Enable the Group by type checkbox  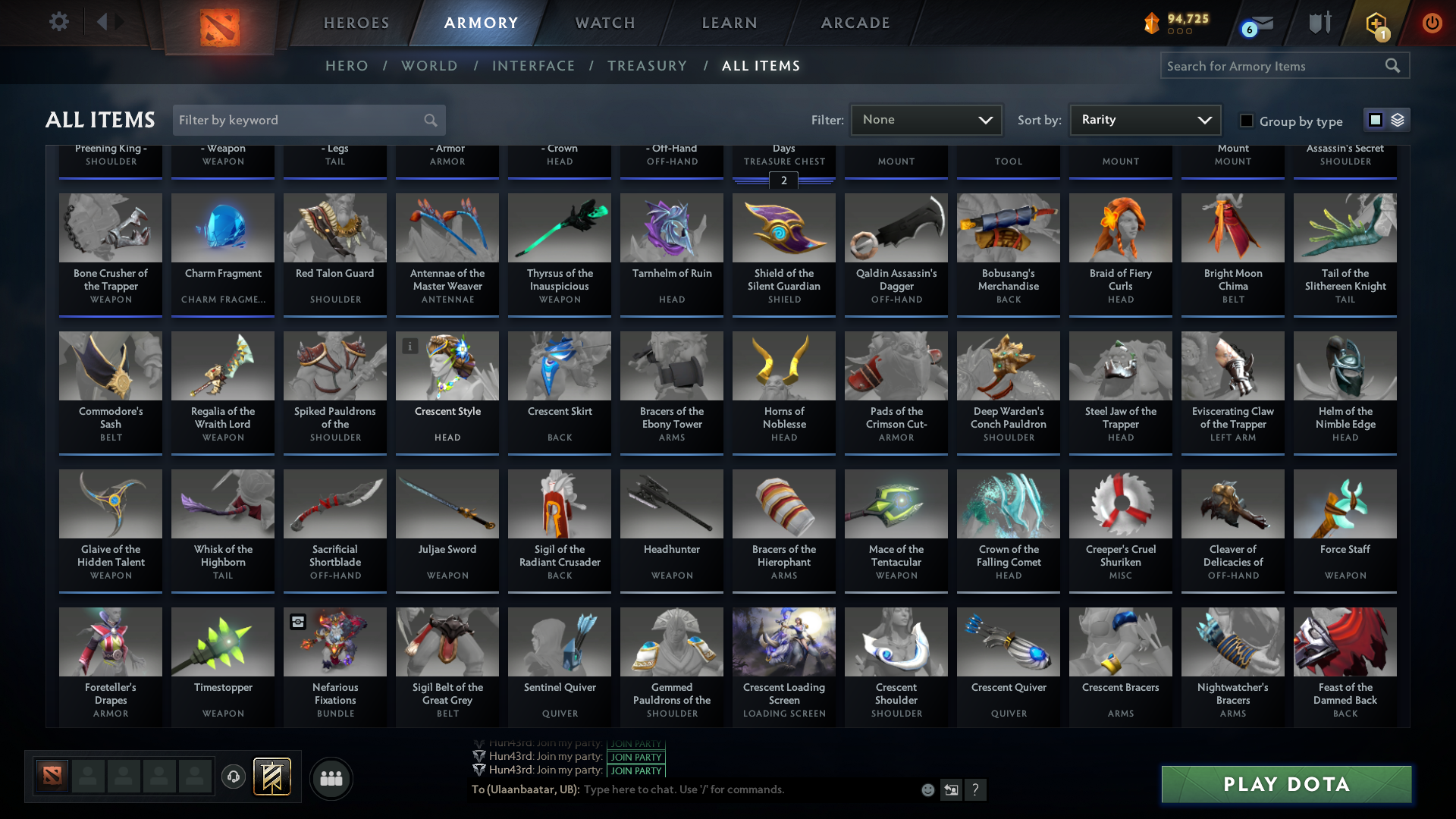1246,121
